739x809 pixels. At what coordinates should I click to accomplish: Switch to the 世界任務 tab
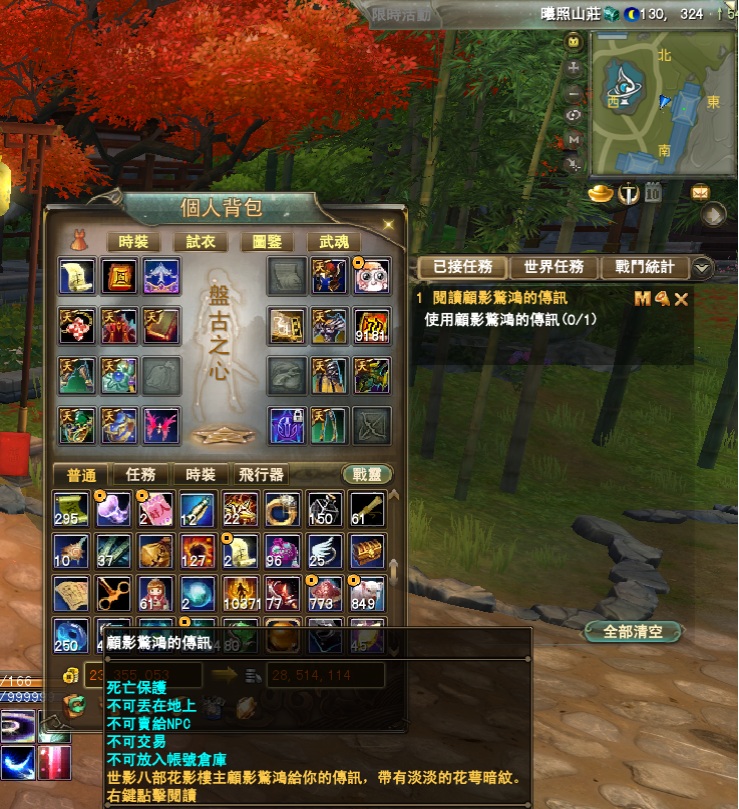(x=554, y=267)
